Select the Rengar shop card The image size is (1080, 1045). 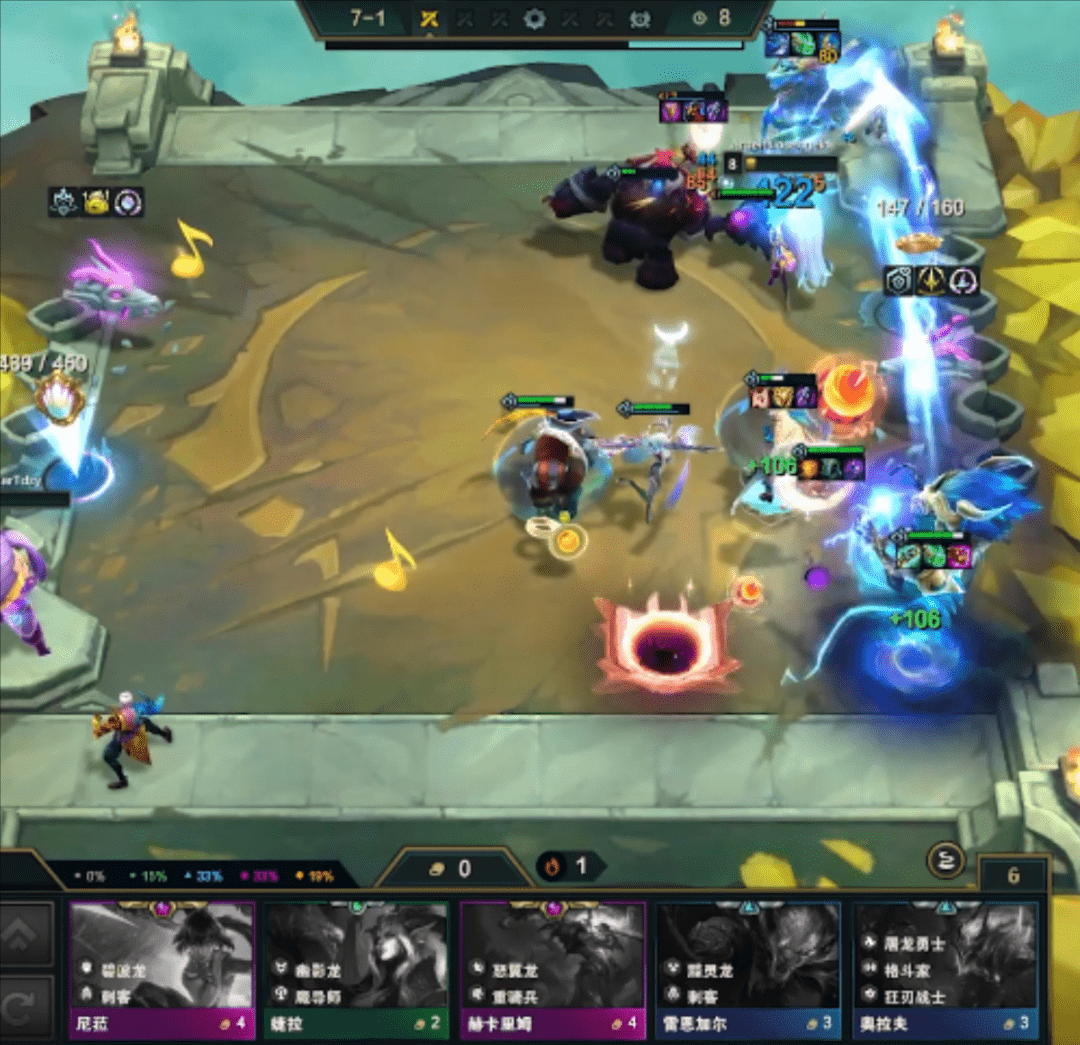747,967
